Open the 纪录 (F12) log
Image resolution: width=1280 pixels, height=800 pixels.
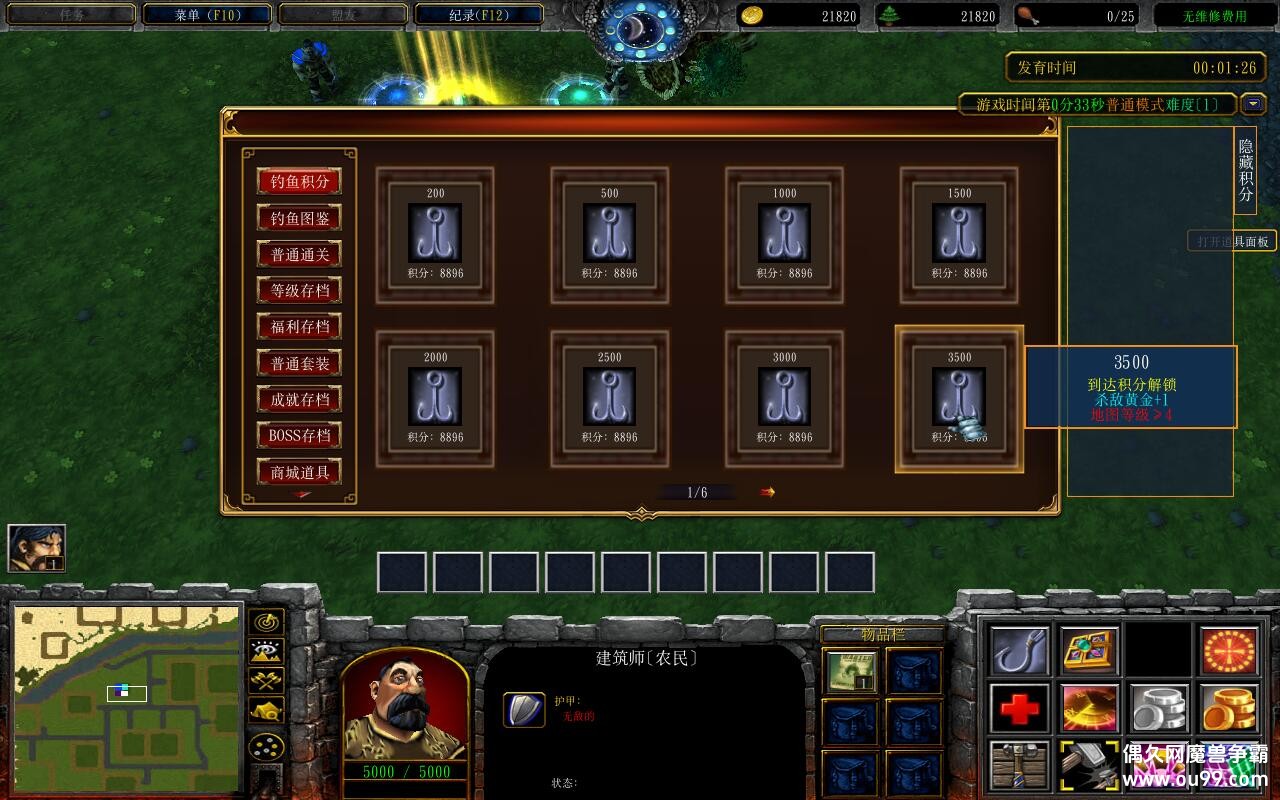pos(479,15)
